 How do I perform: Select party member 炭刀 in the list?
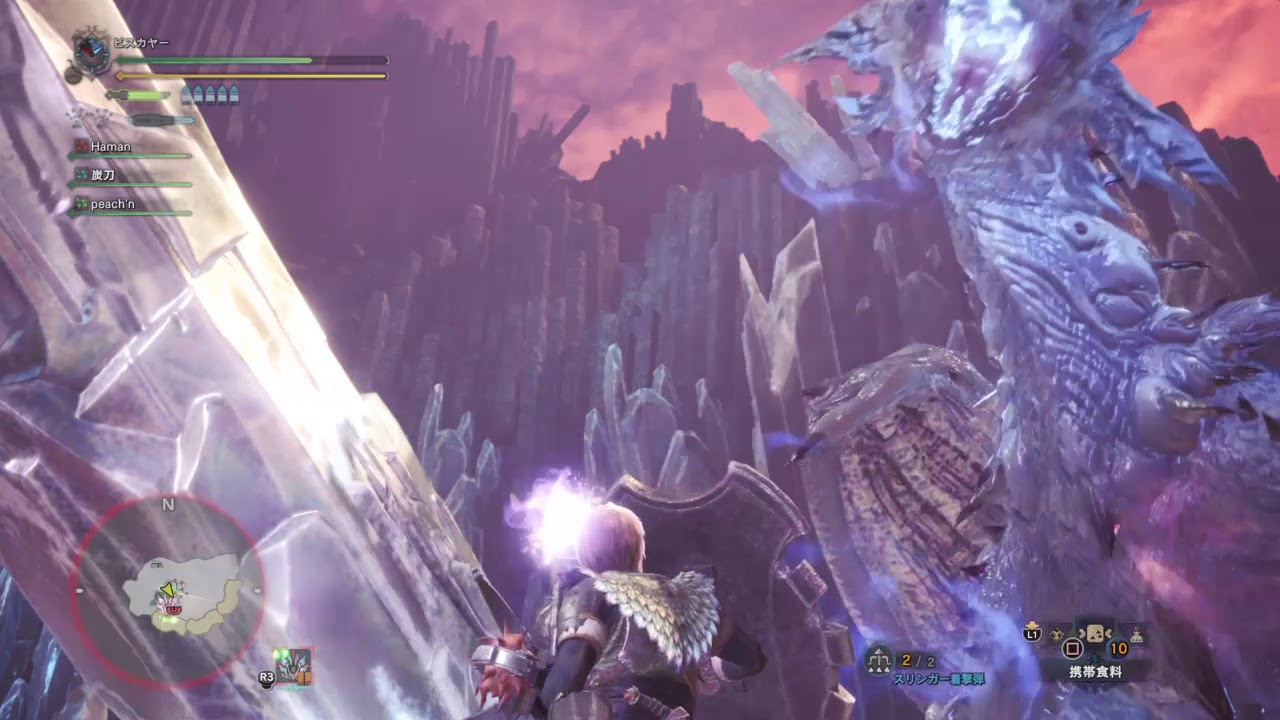tap(103, 175)
